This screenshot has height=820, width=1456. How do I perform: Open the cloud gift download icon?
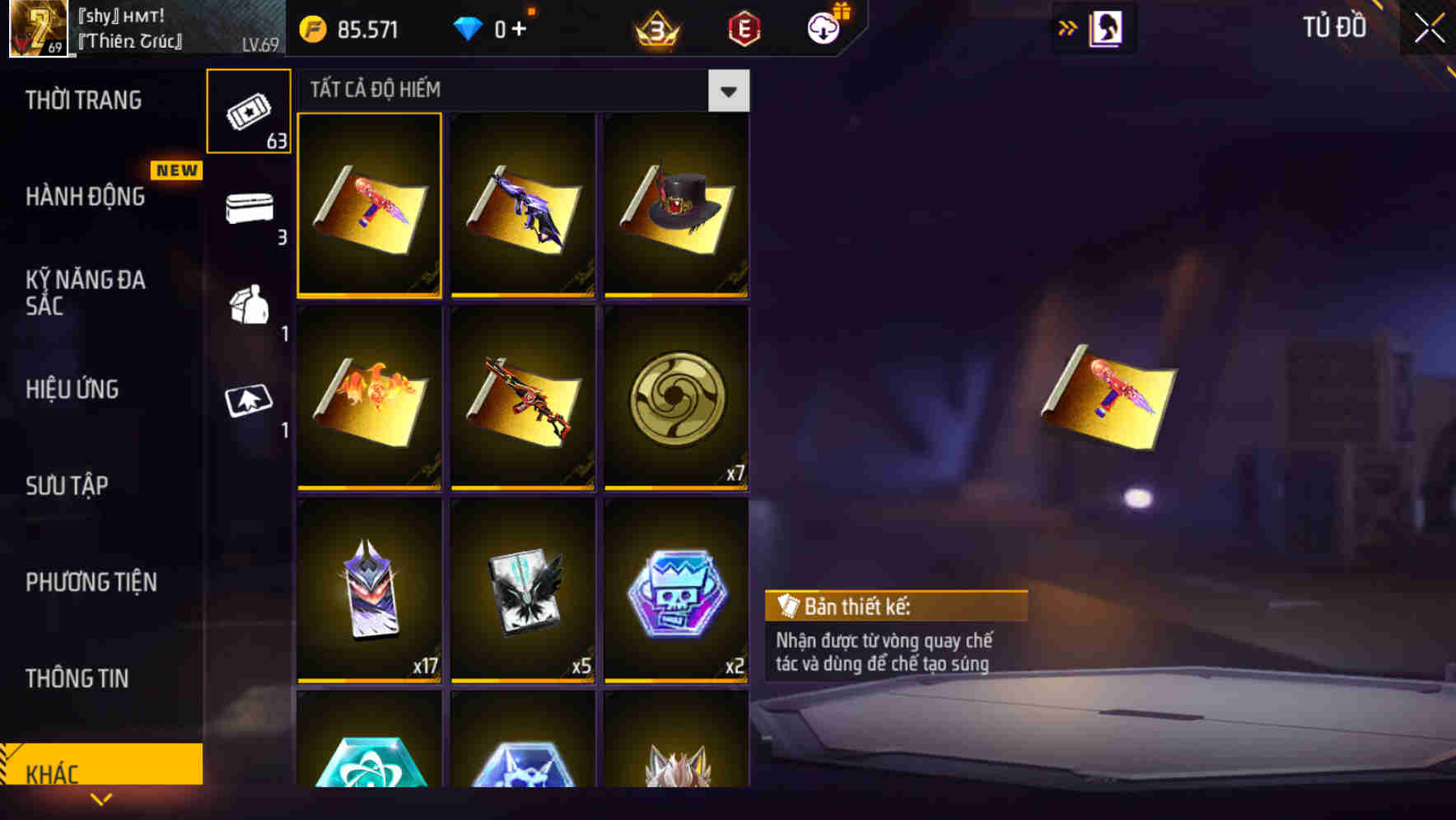pyautogui.click(x=824, y=27)
